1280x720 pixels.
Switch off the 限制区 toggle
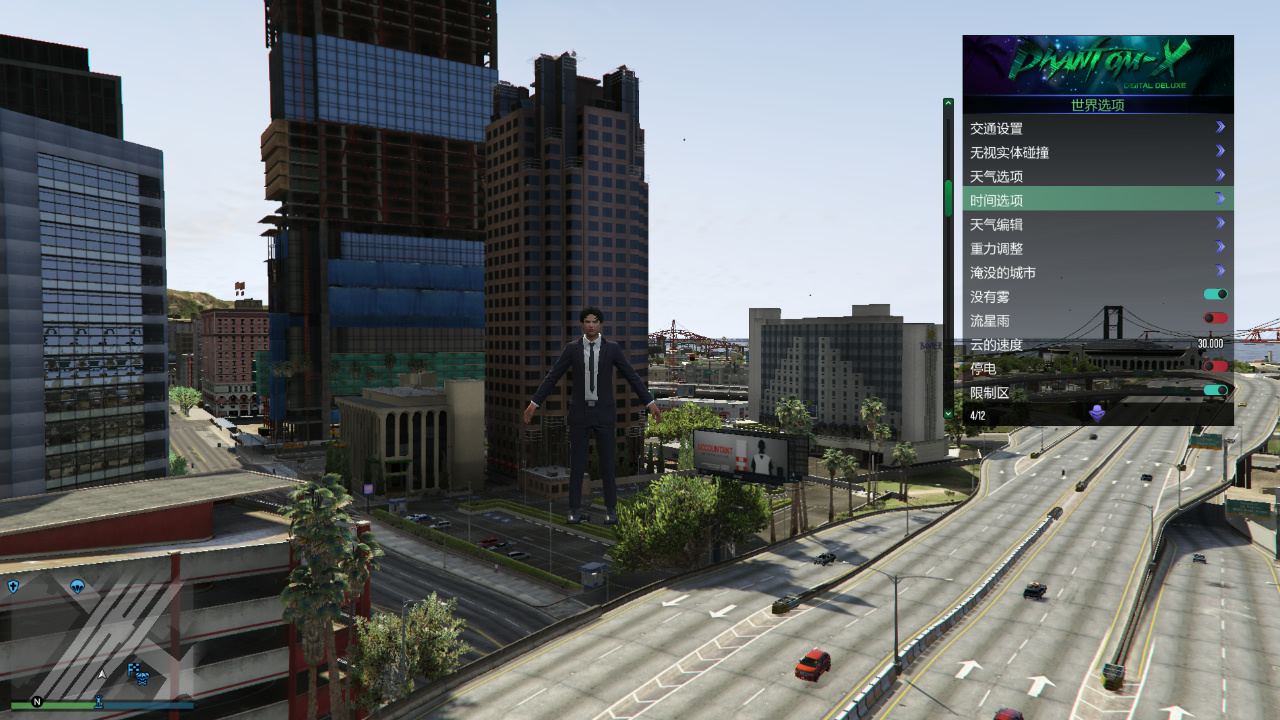point(1215,391)
